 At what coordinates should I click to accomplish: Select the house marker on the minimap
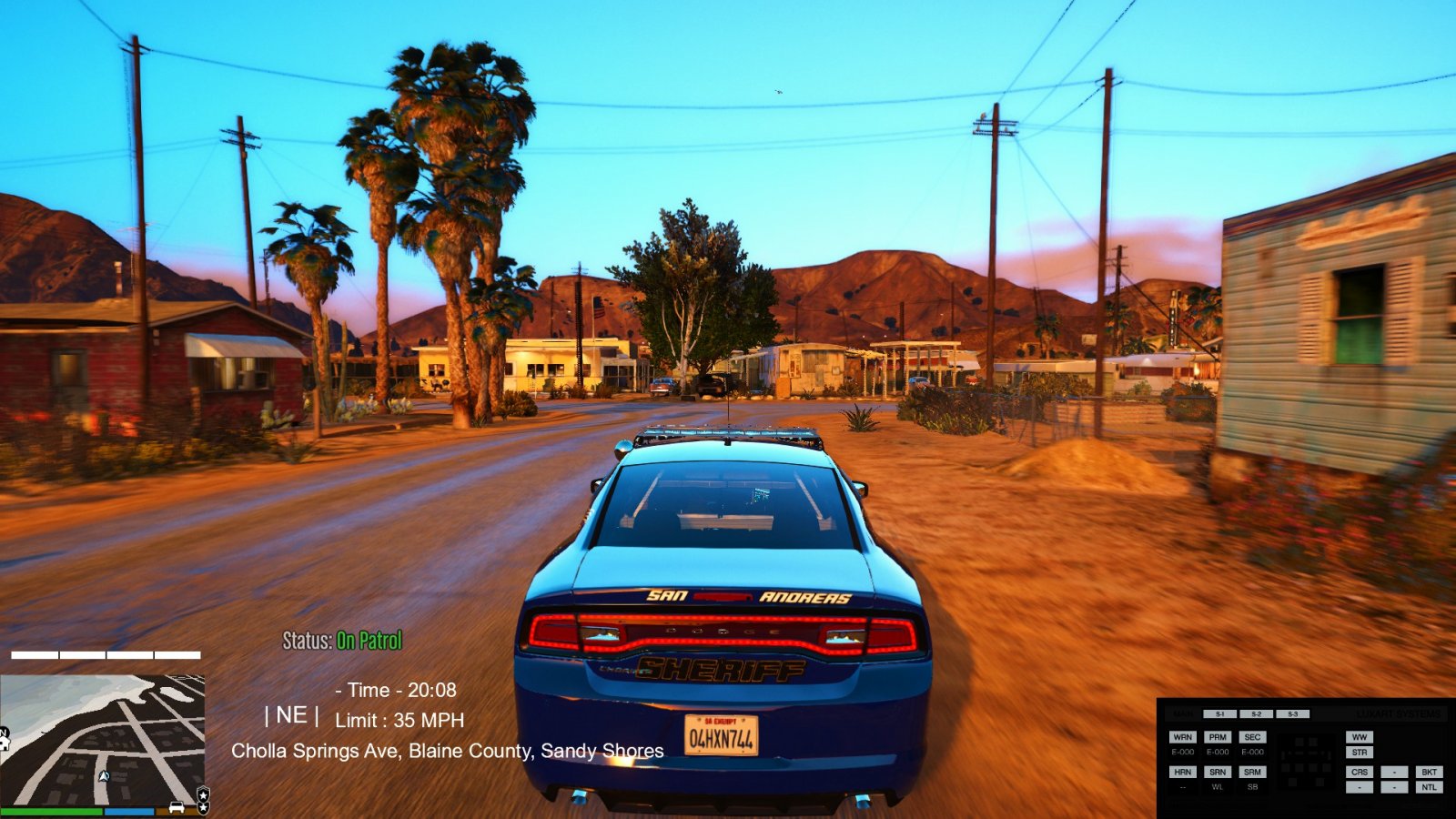[x=5, y=742]
